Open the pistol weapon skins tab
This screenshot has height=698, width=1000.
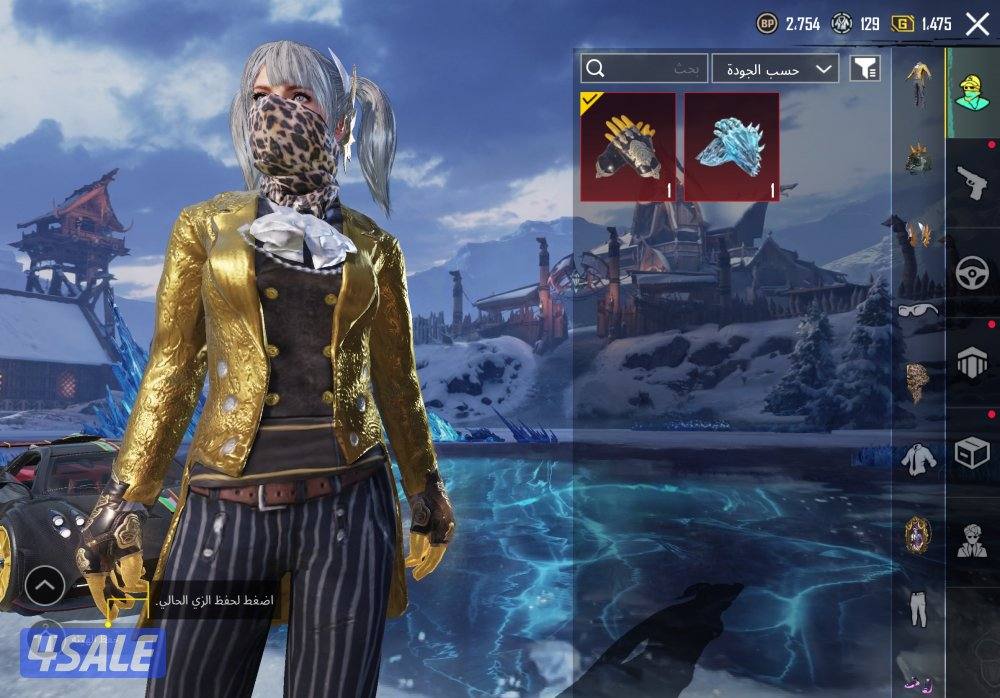point(972,183)
